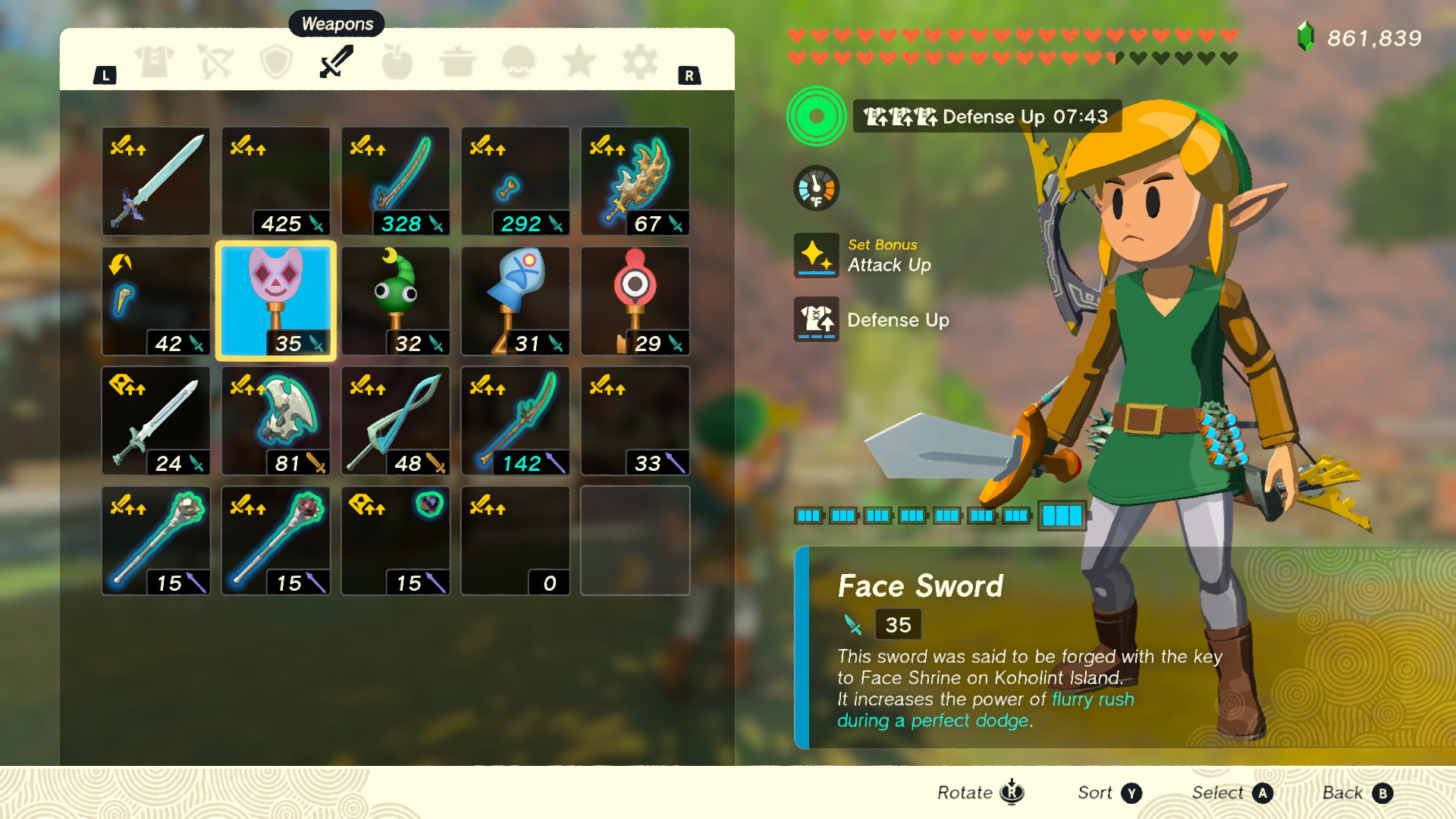1456x819 pixels.
Task: Select the green sprout weapon
Action: click(x=395, y=301)
